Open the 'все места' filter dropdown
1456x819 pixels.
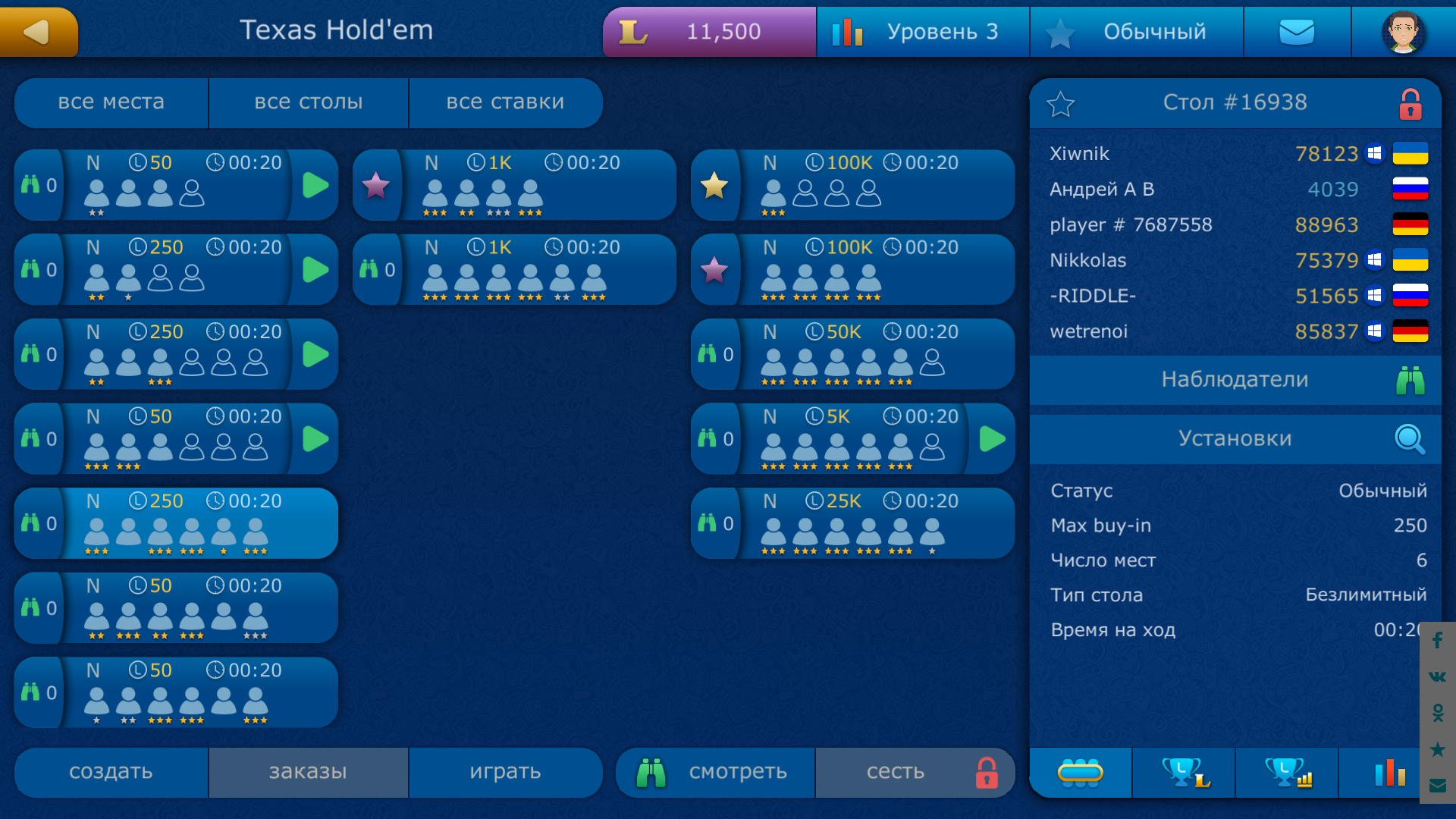(x=111, y=102)
